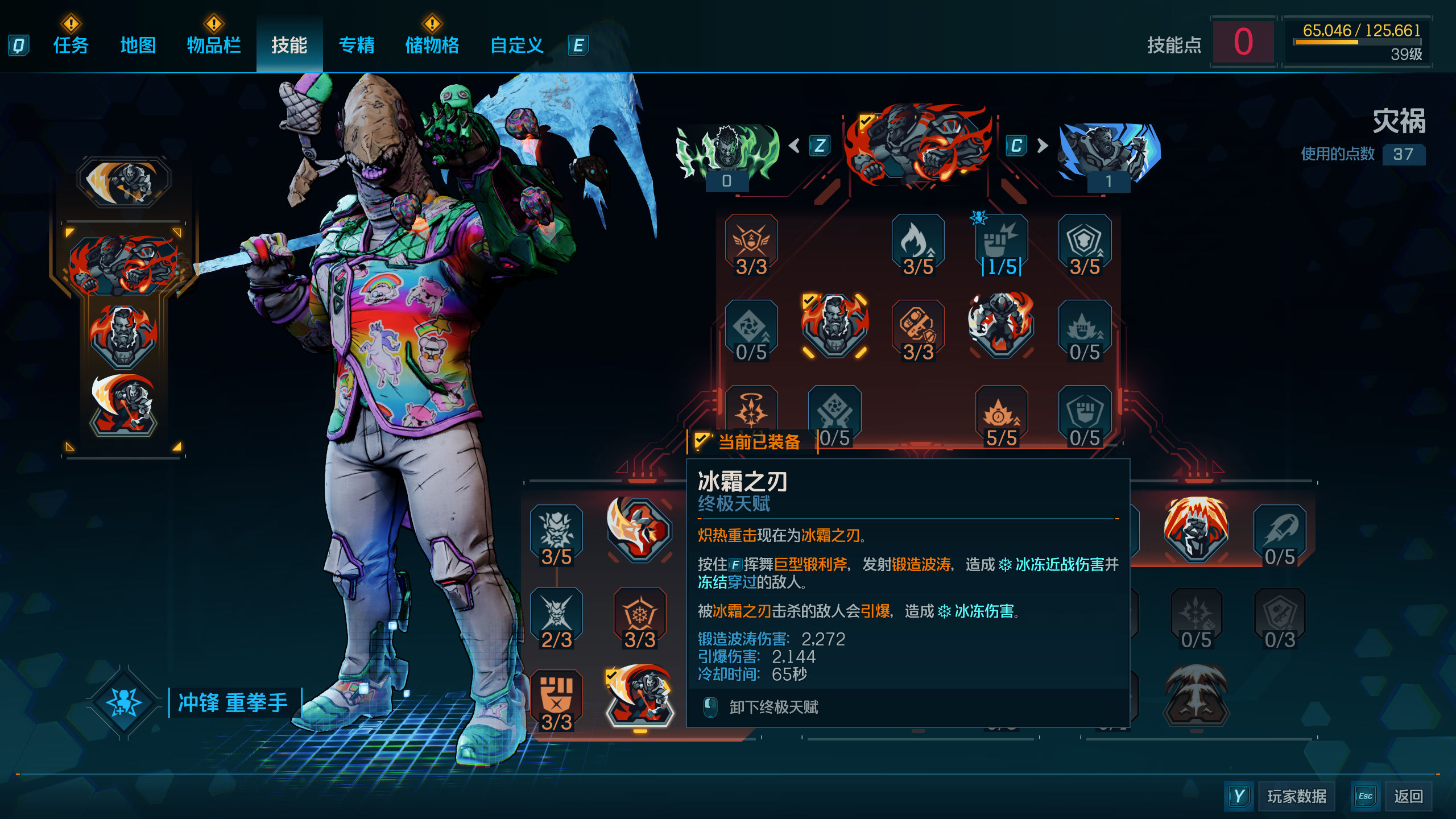Select the equipped 冰霜之刃 capstone icon
Image resolution: width=1456 pixels, height=819 pixels.
[640, 697]
